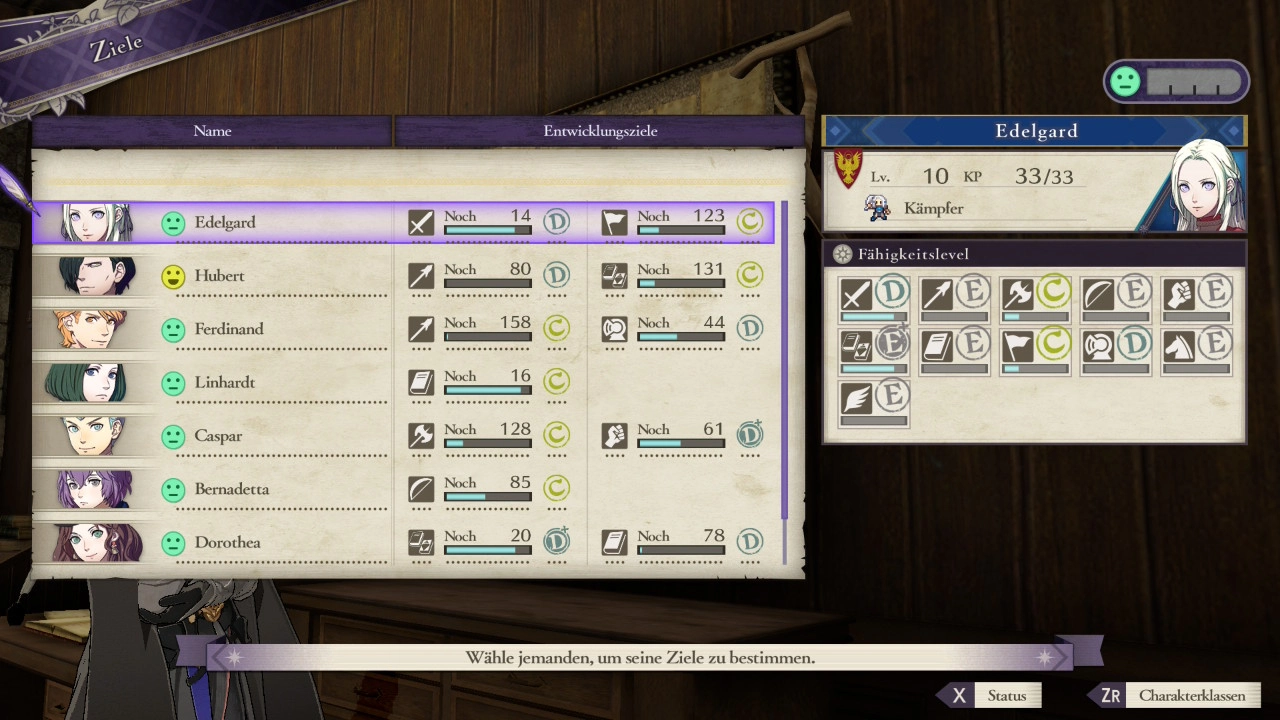Click the flying wing skill icon
Image resolution: width=1280 pixels, height=720 pixels.
856,397
